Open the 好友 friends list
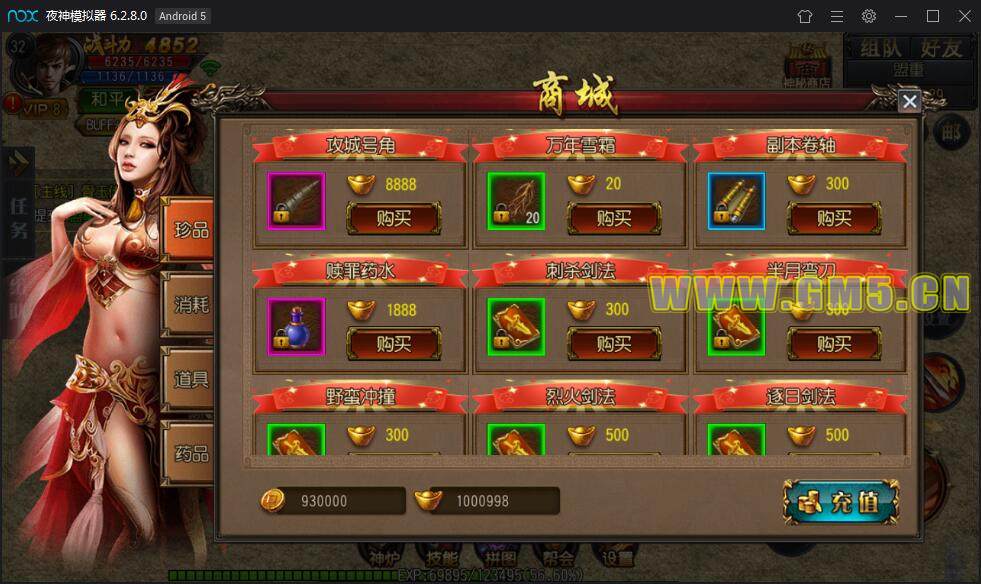Image resolution: width=981 pixels, height=584 pixels. click(941, 47)
